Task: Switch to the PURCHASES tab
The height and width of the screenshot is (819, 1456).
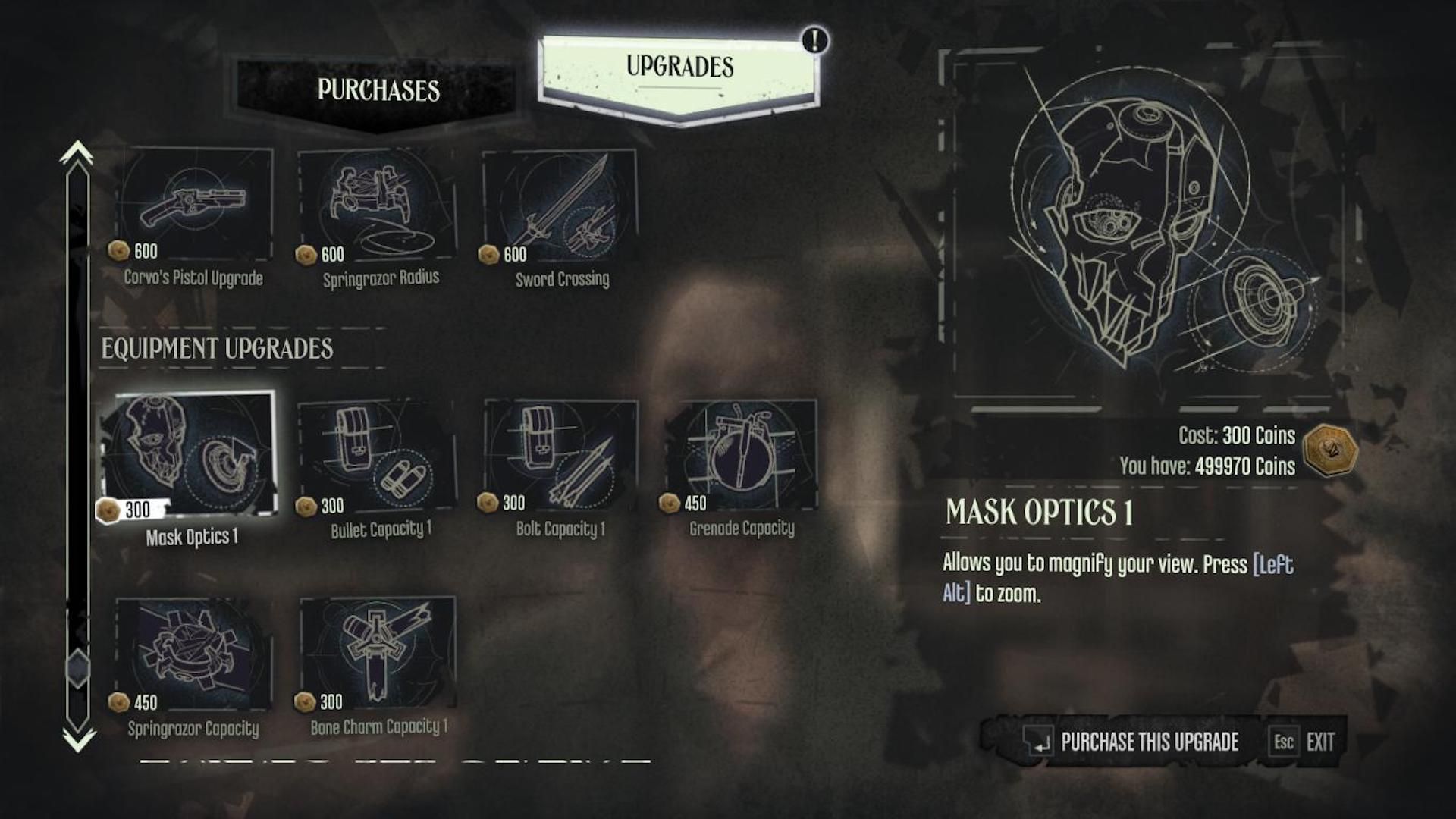Action: coord(378,91)
